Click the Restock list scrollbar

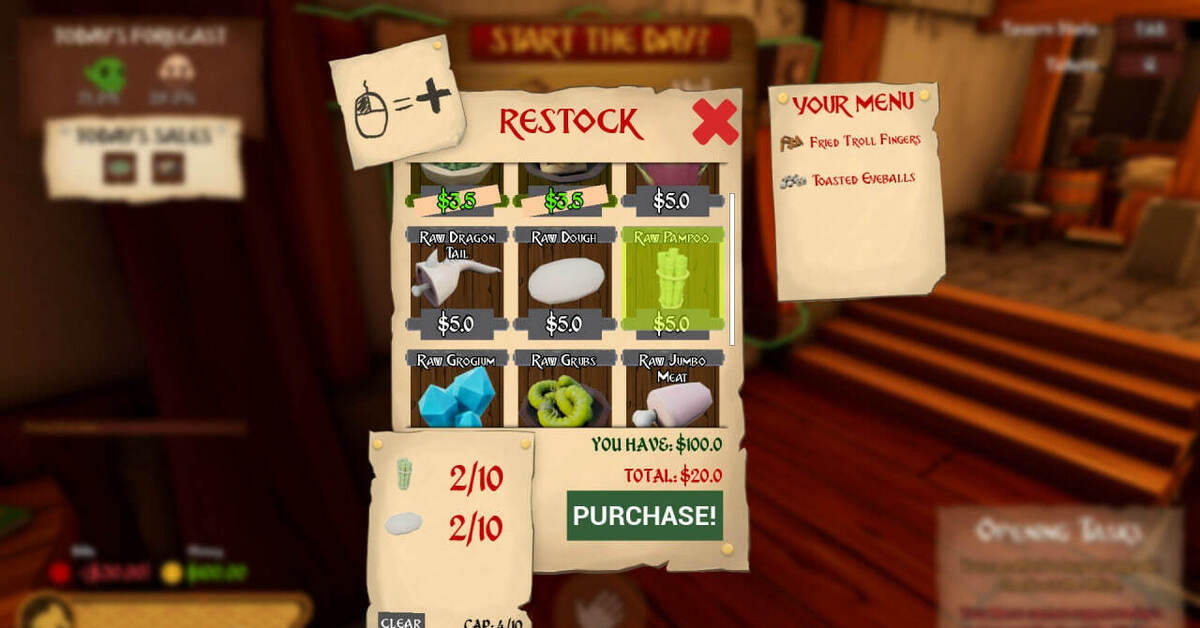click(x=733, y=268)
